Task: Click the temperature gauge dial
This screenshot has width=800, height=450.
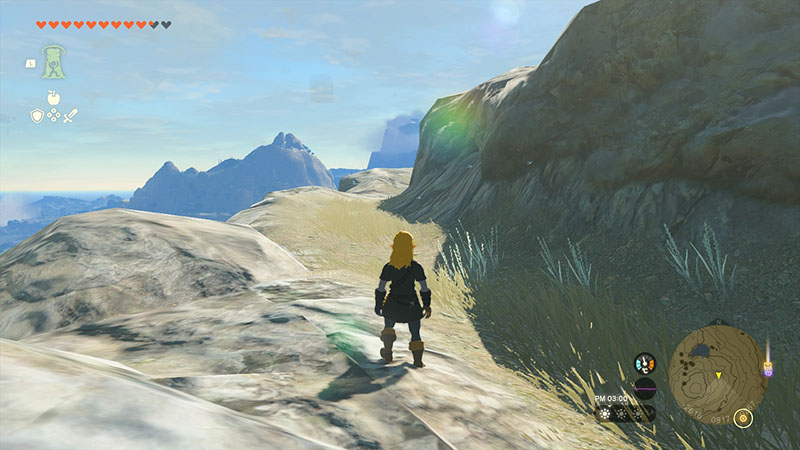Action: coord(645,364)
